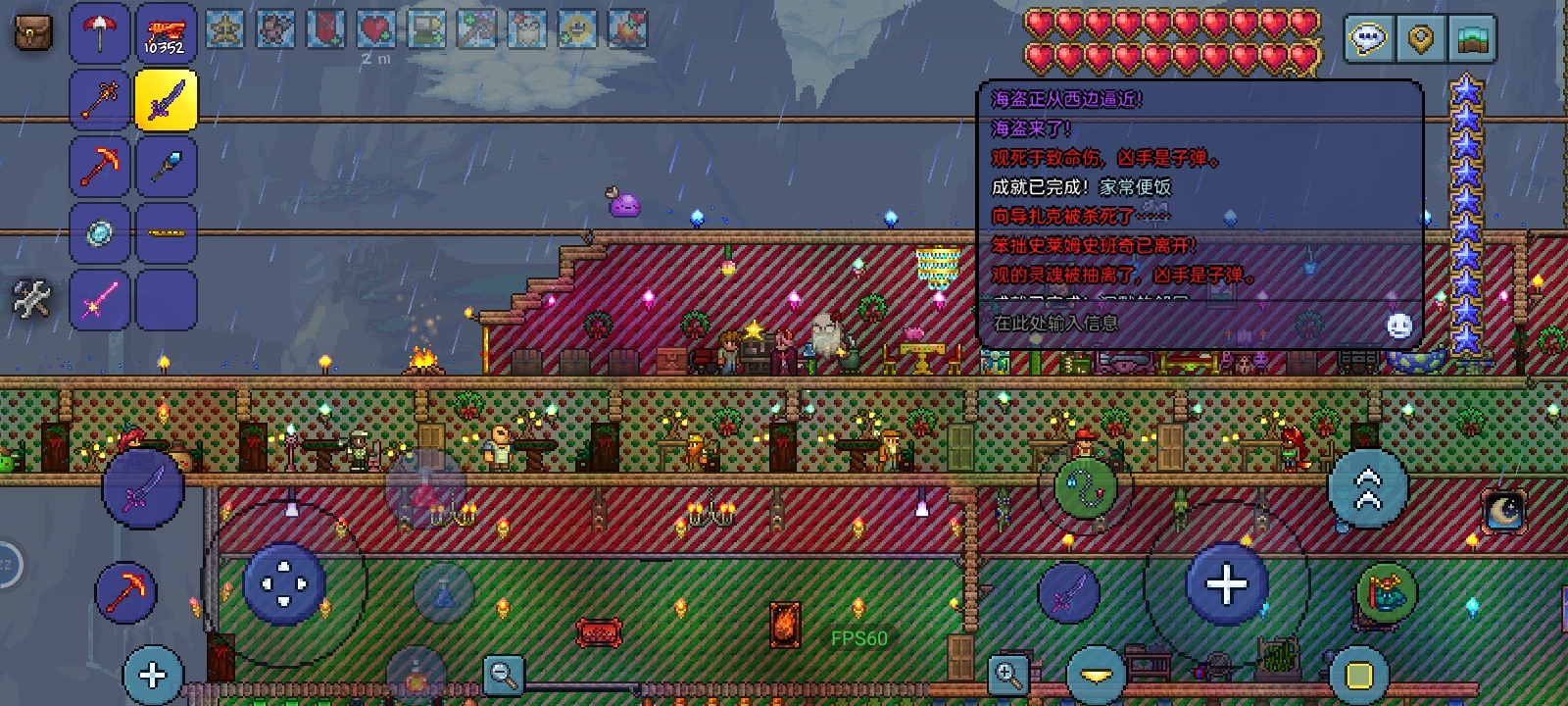1568x706 pixels.
Task: Open the crossed hammer and wrench settings
Action: (x=31, y=298)
